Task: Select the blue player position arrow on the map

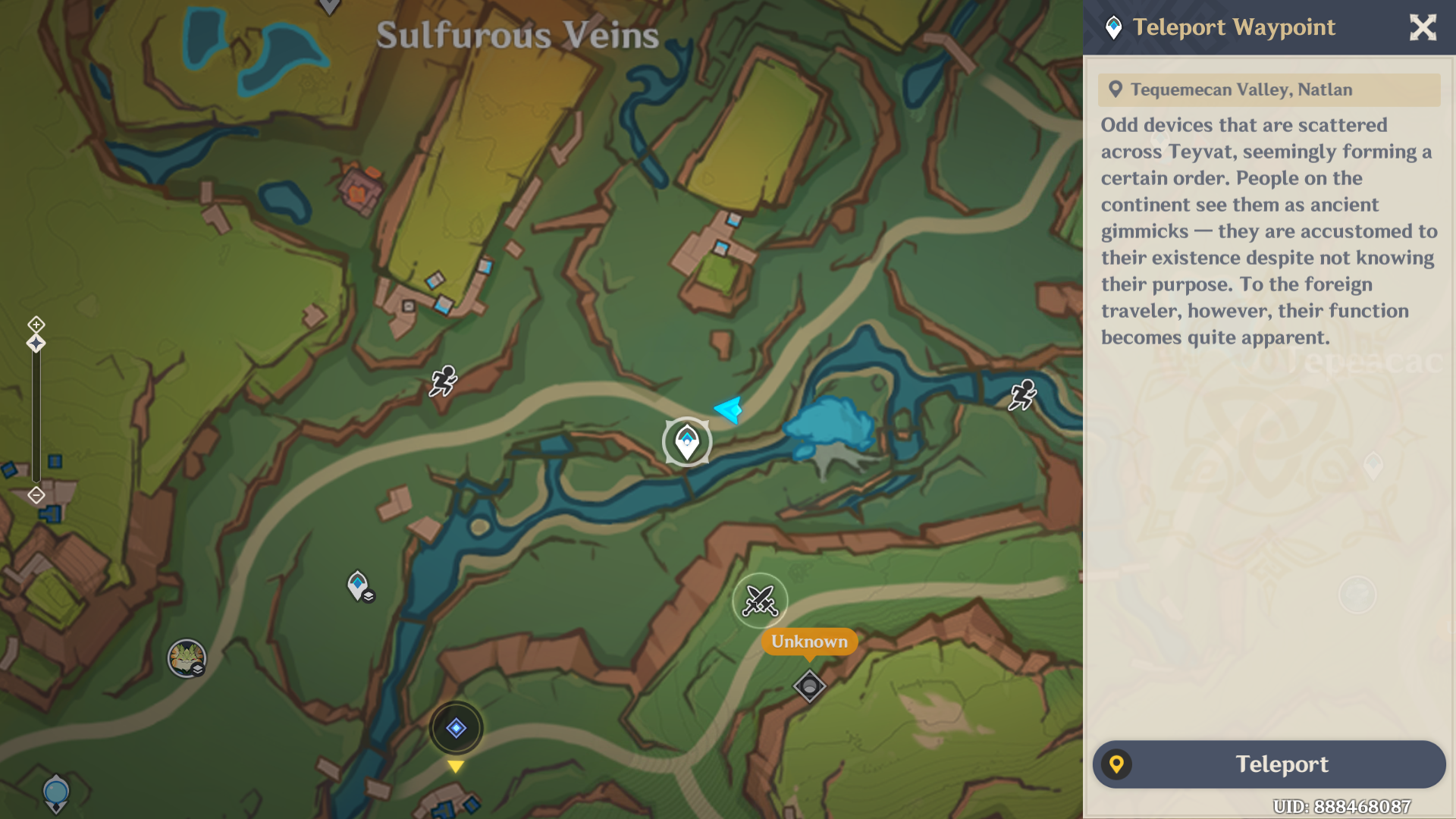Action: (x=726, y=410)
